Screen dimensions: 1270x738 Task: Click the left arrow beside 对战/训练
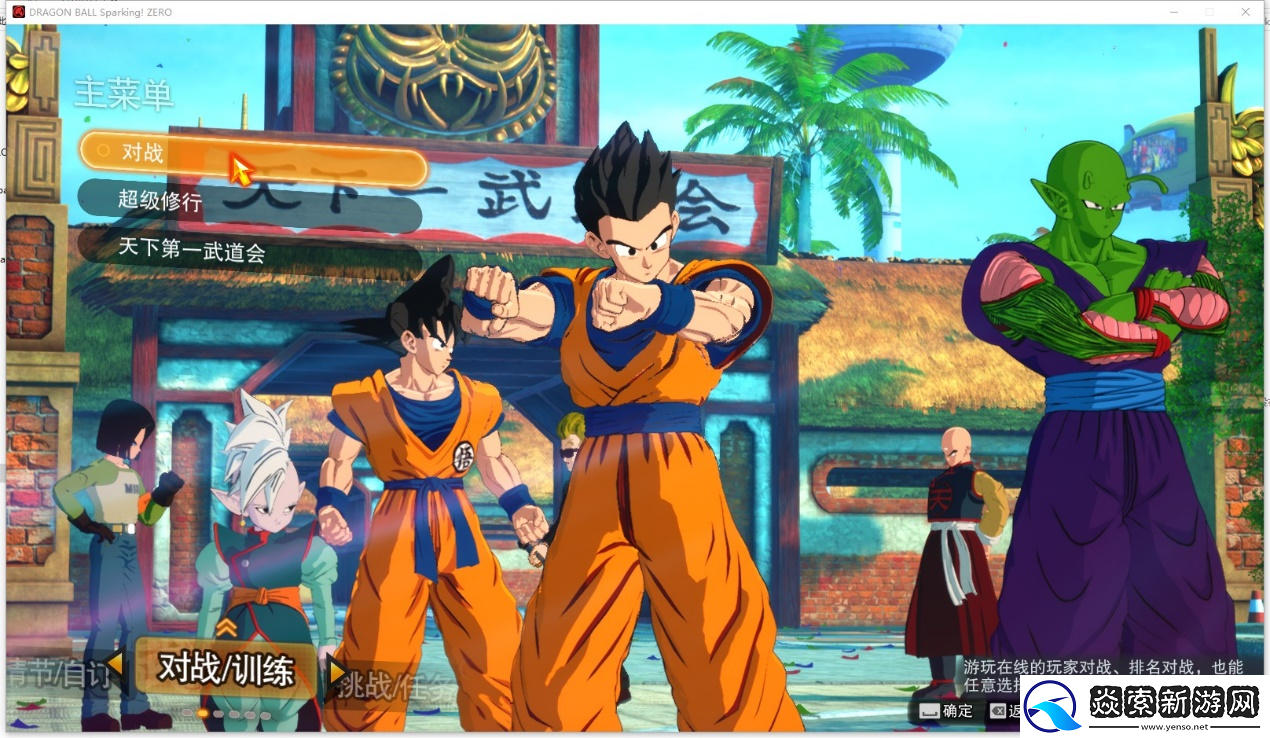pos(116,664)
